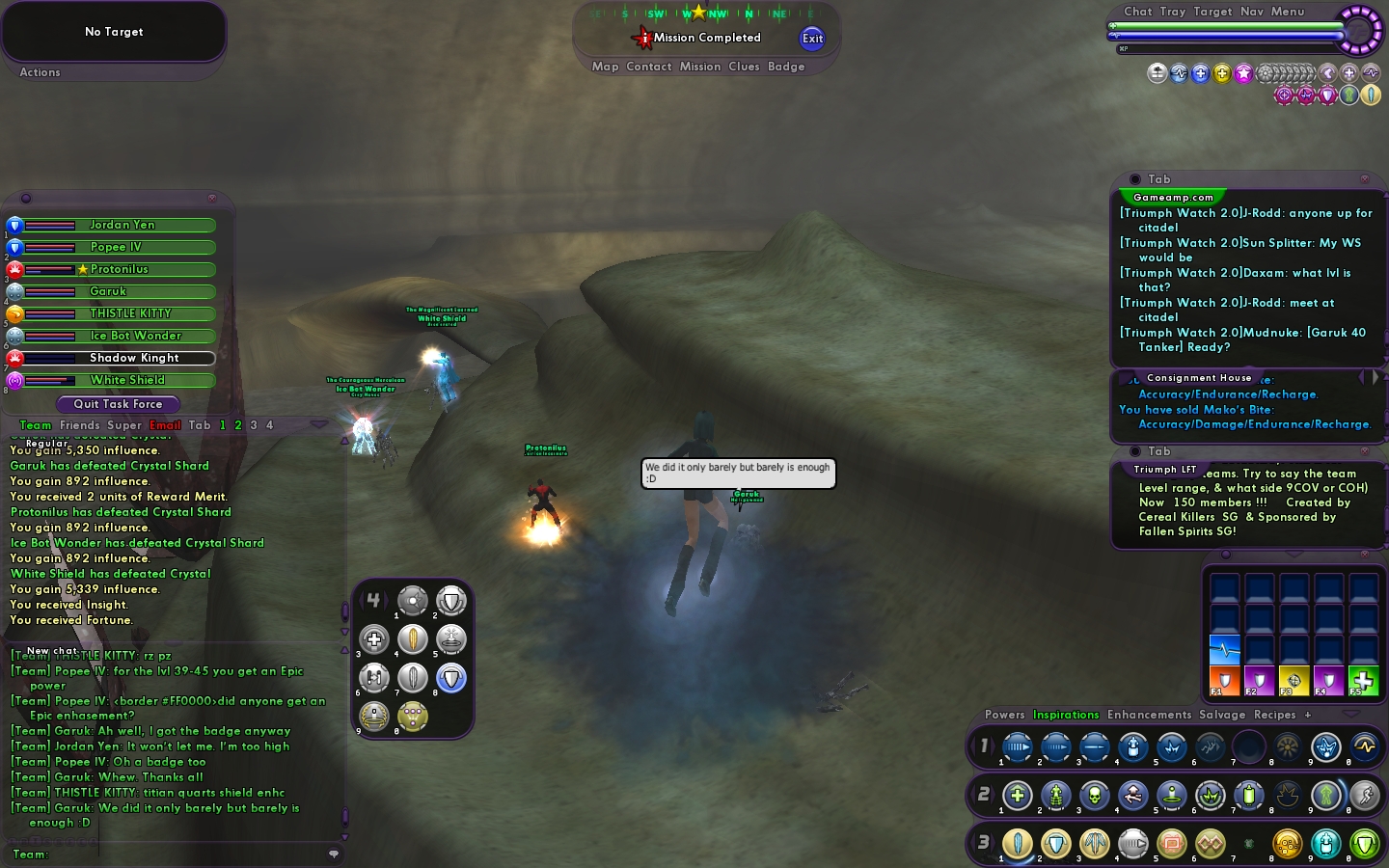Open the Contact window
The width and height of the screenshot is (1389, 868).
[648, 67]
